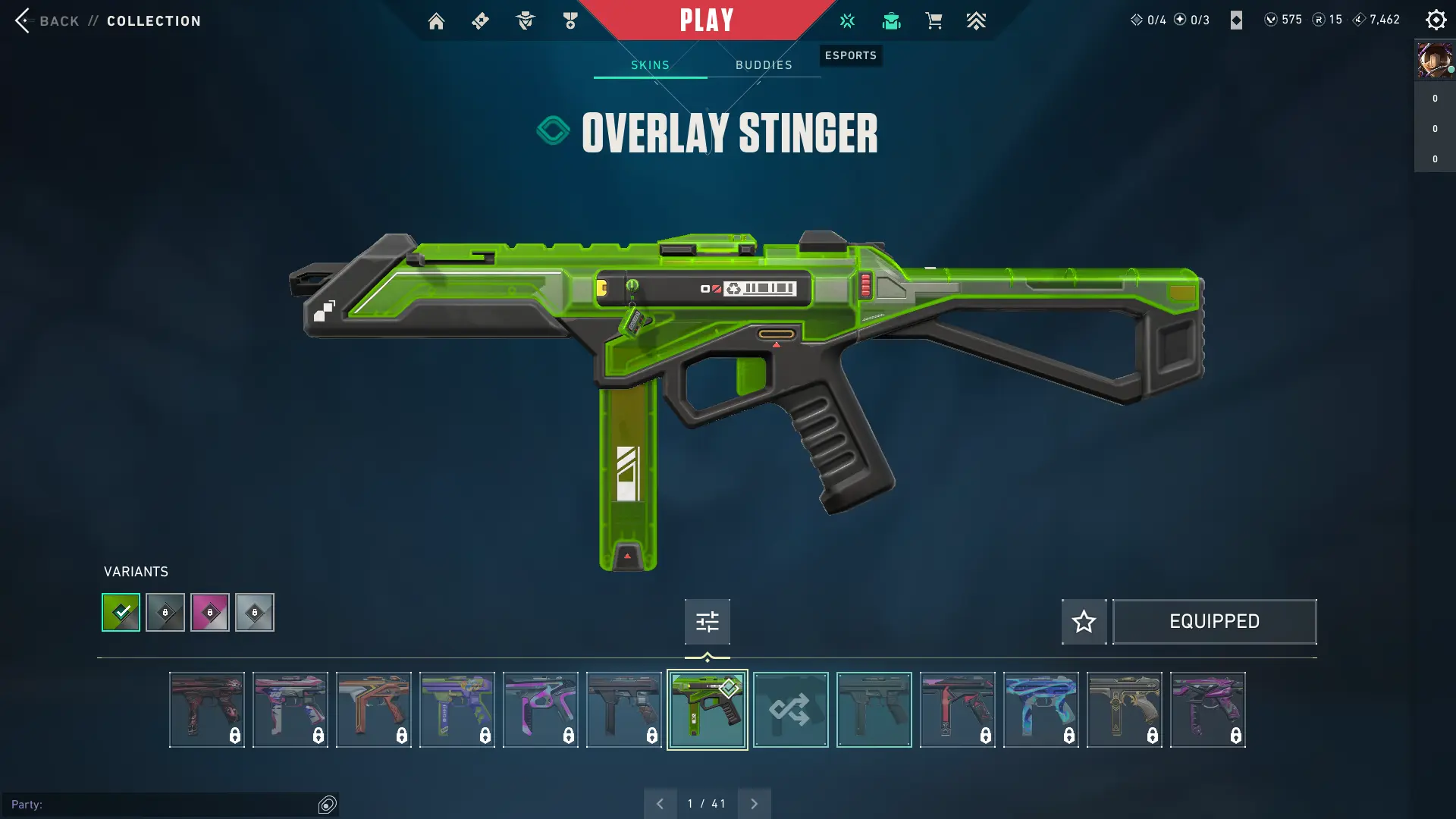Switch to the Buddies tab

click(x=764, y=65)
